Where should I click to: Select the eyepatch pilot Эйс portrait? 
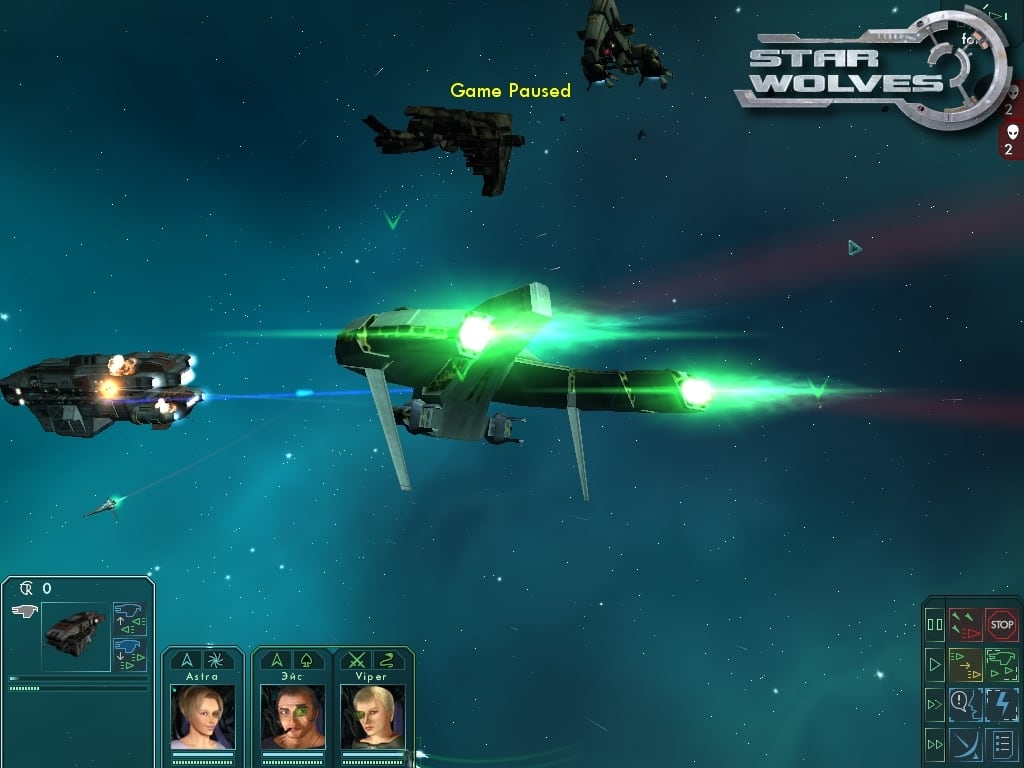coord(292,715)
